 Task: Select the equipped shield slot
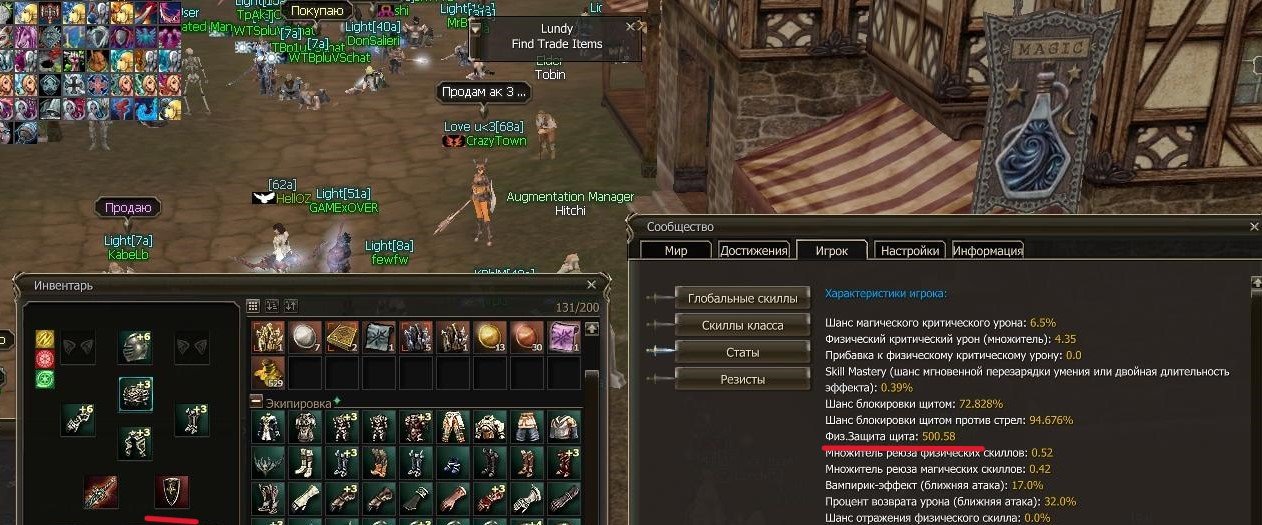[171, 492]
